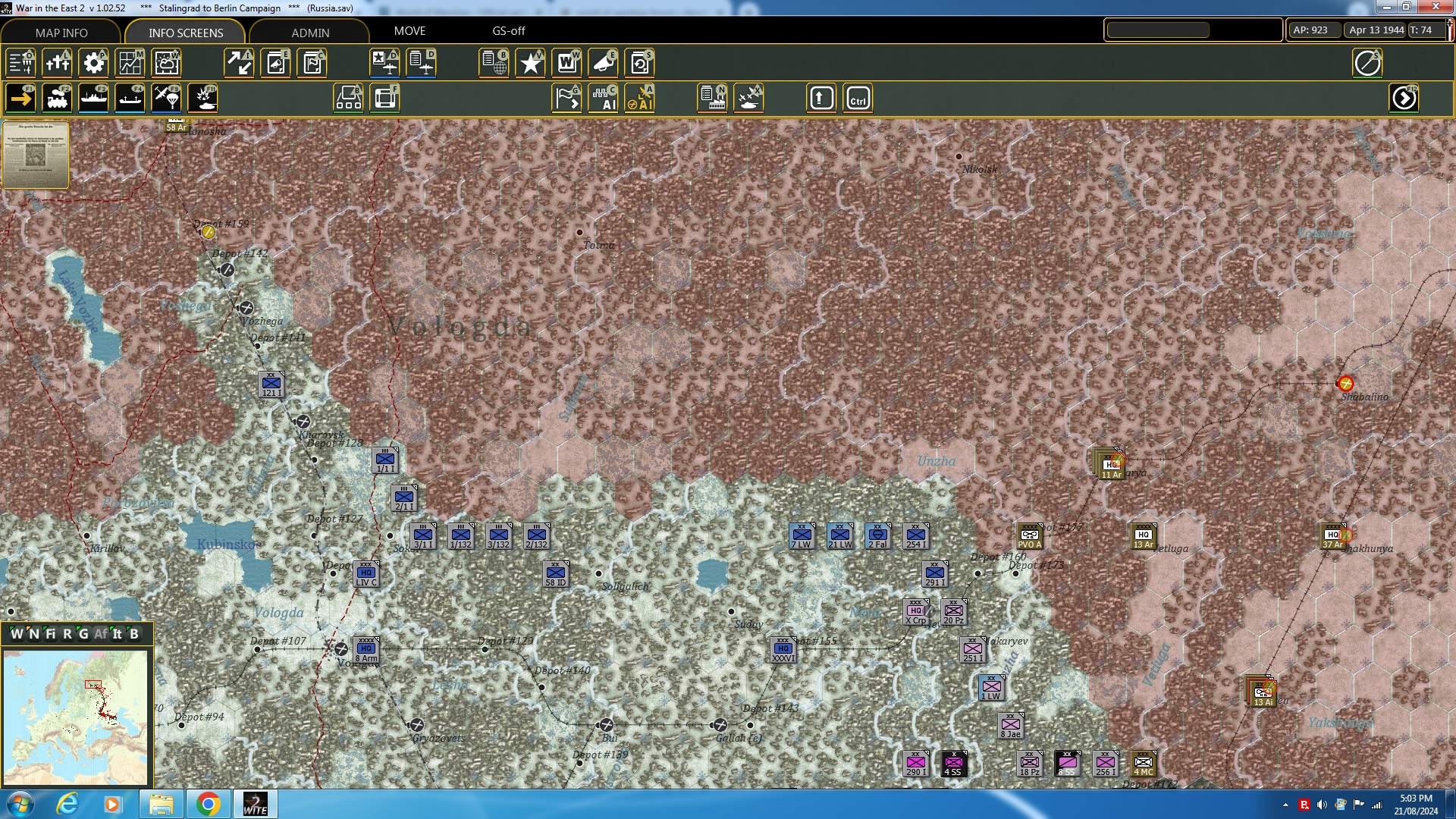Switch to naval transport mode (F3)
This screenshot has width=1456, height=819.
[94, 98]
